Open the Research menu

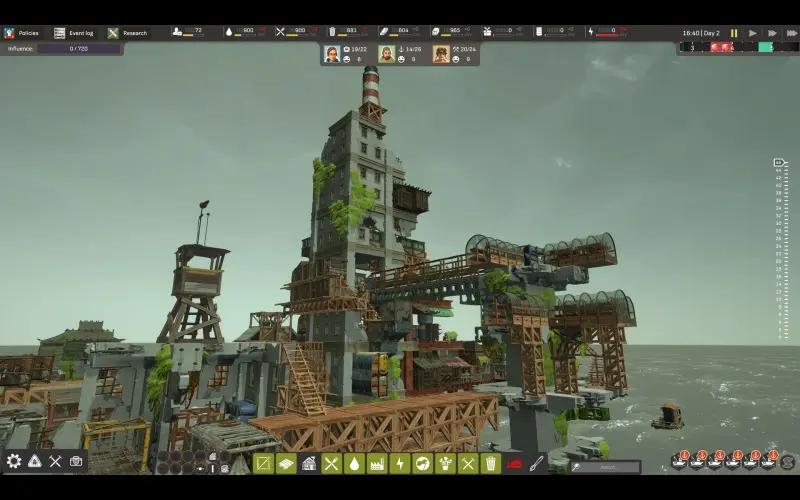pyautogui.click(x=128, y=33)
